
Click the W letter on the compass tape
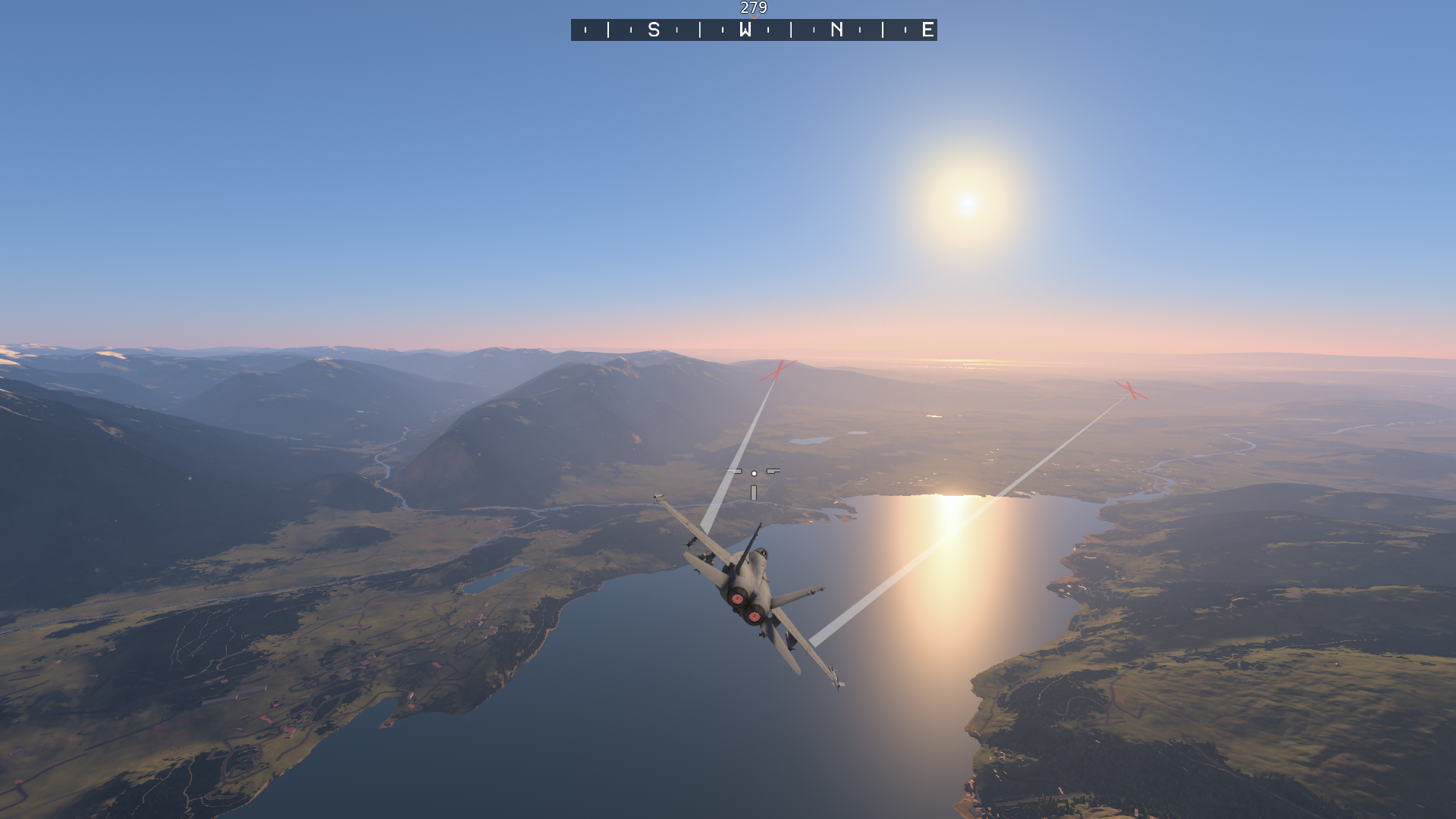746,30
